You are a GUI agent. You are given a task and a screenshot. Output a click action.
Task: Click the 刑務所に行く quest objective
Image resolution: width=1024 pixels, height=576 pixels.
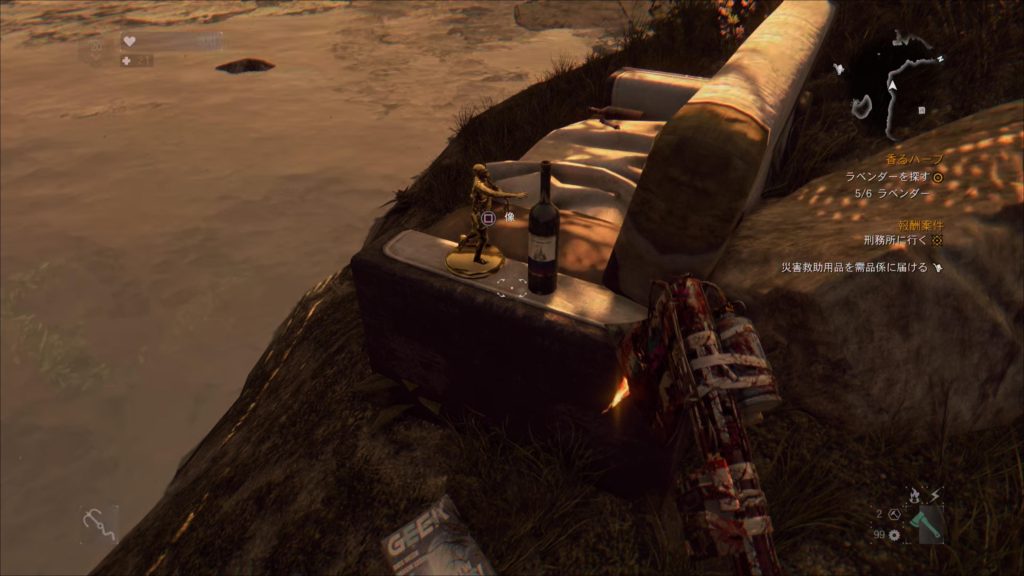[x=896, y=240]
